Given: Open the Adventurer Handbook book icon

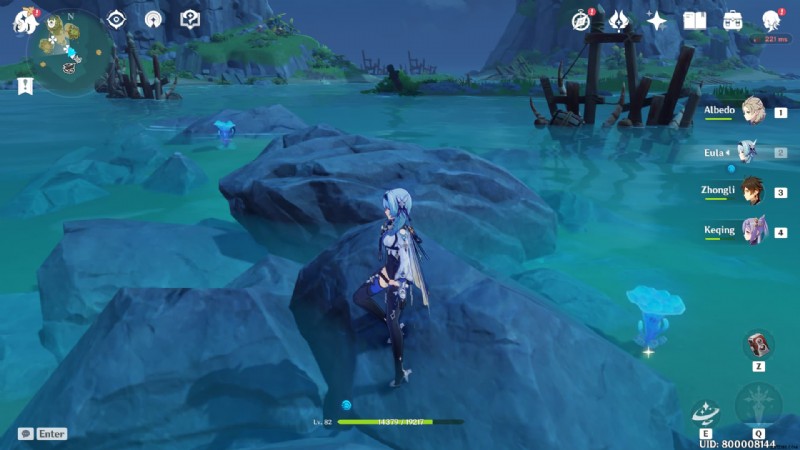Looking at the screenshot, I should point(695,20).
